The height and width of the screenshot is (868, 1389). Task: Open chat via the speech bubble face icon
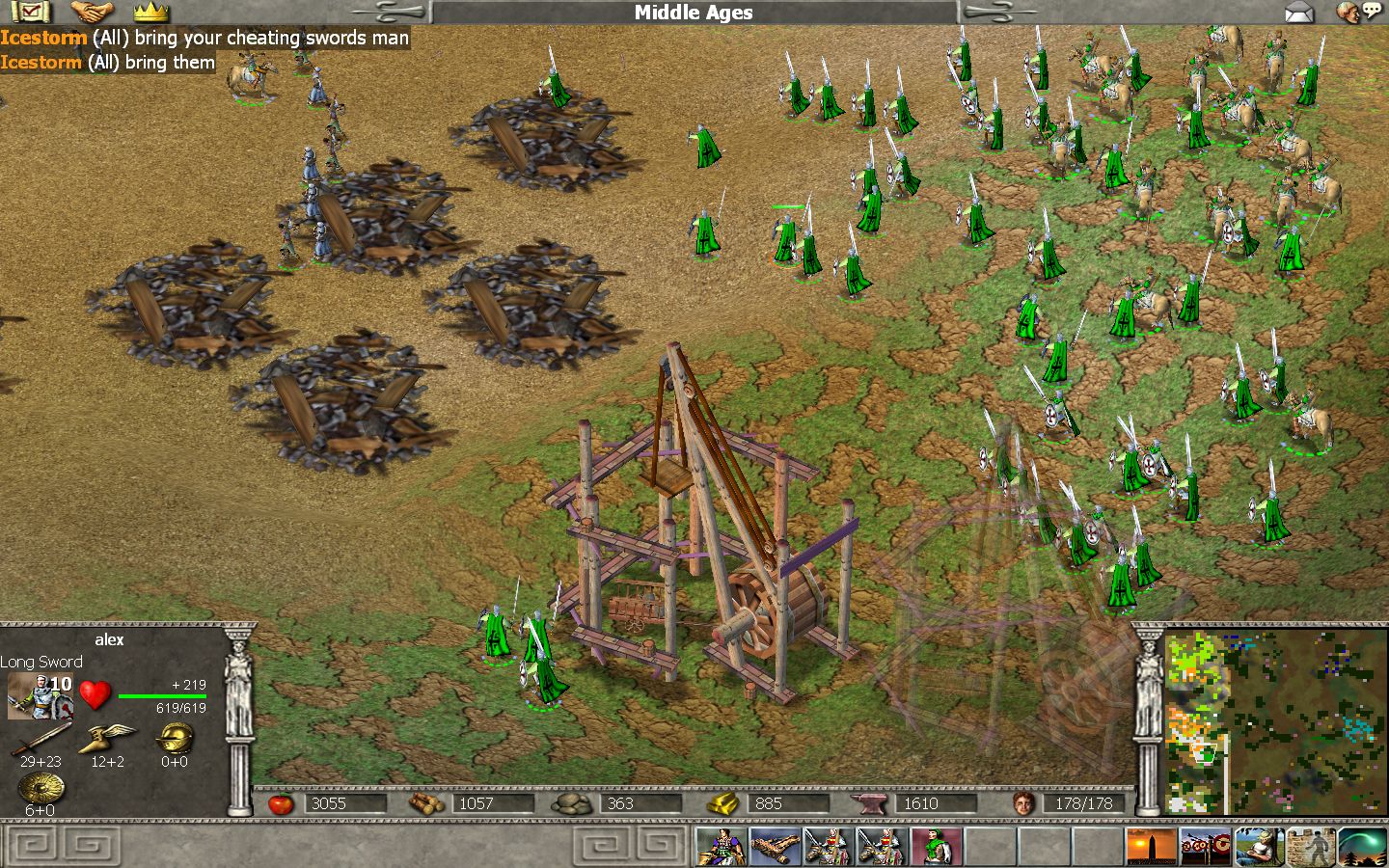click(x=1357, y=12)
